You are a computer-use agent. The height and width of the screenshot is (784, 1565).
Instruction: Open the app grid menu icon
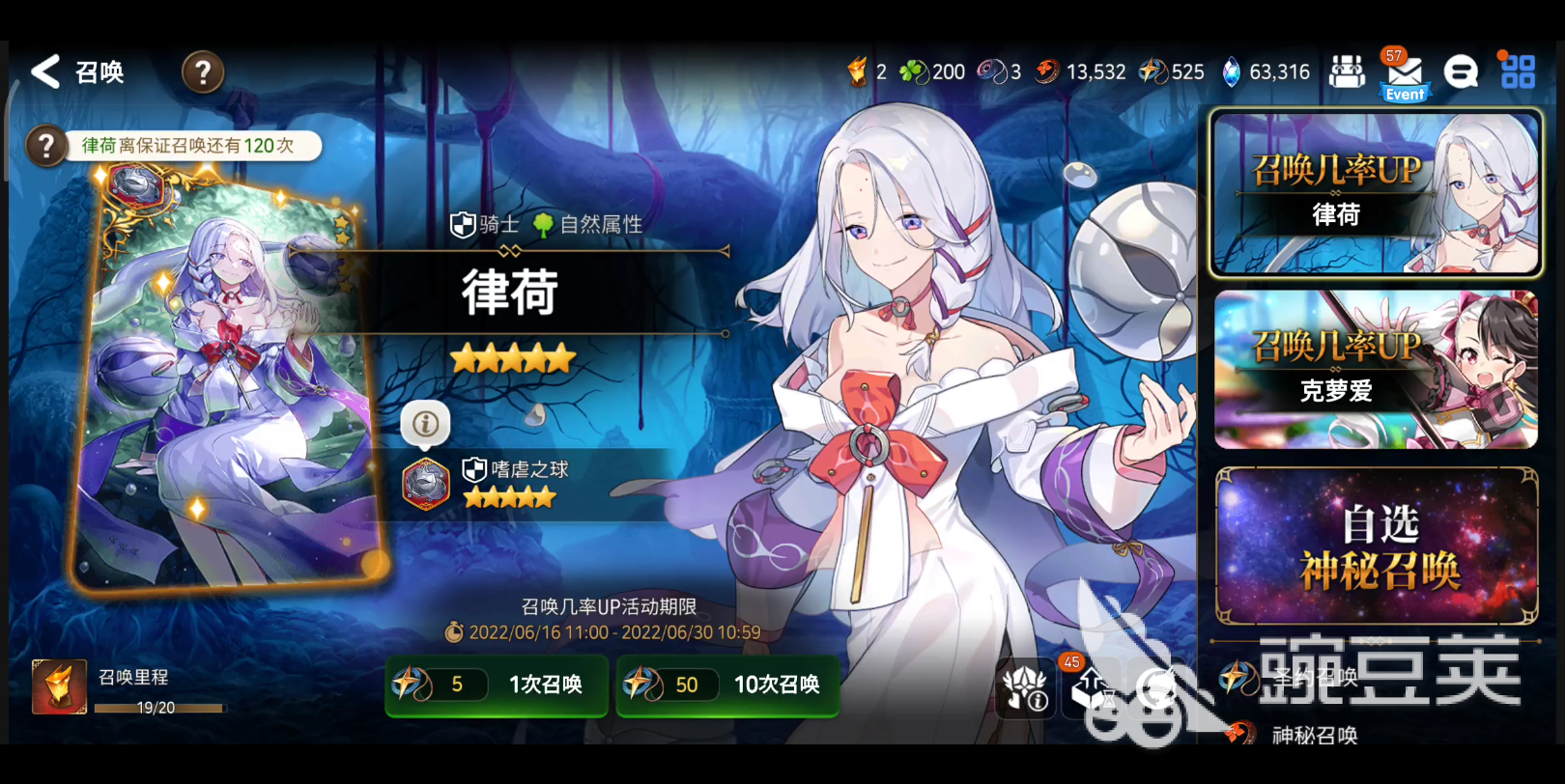point(1519,70)
